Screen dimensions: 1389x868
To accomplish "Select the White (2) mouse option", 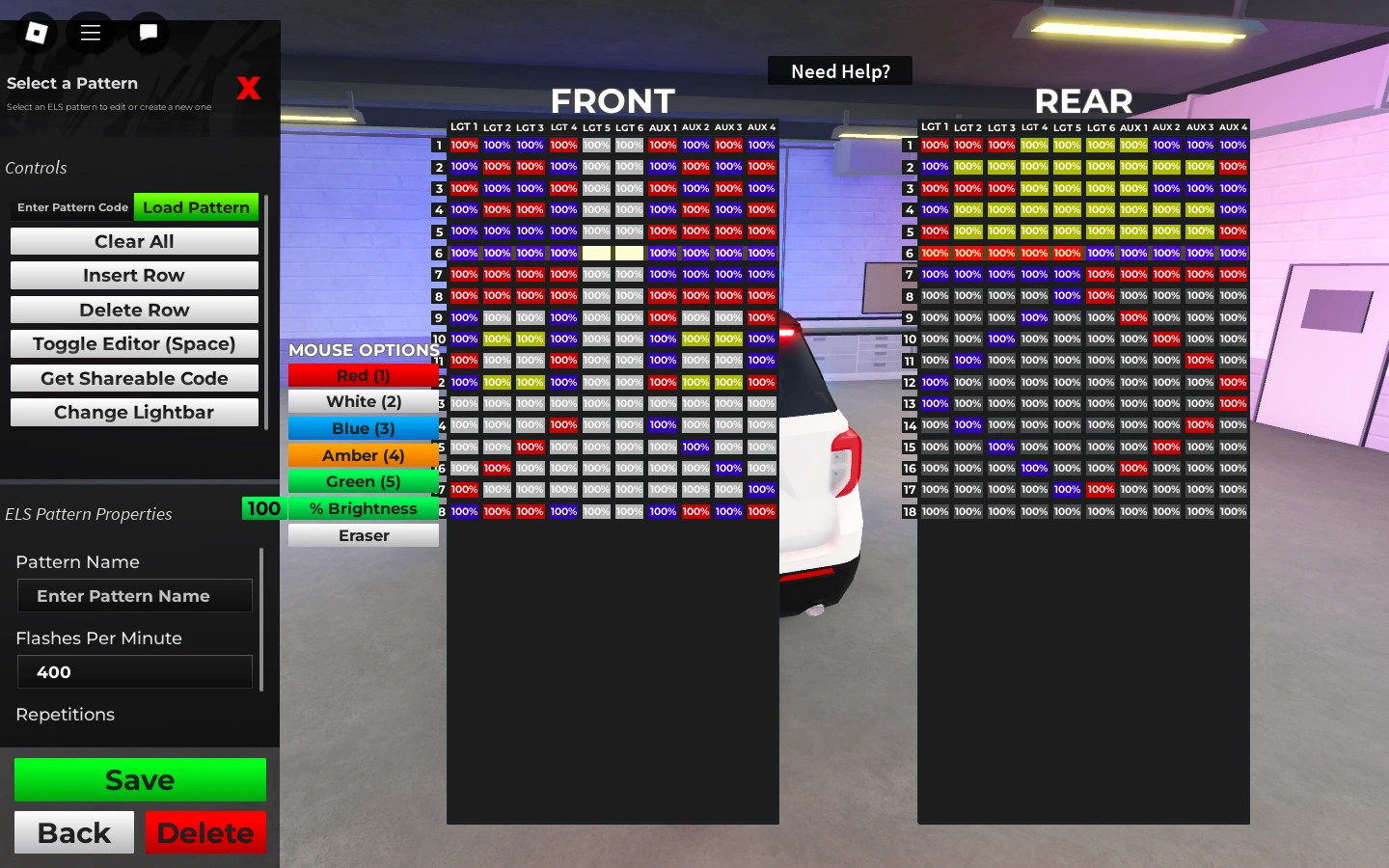I will coord(364,401).
